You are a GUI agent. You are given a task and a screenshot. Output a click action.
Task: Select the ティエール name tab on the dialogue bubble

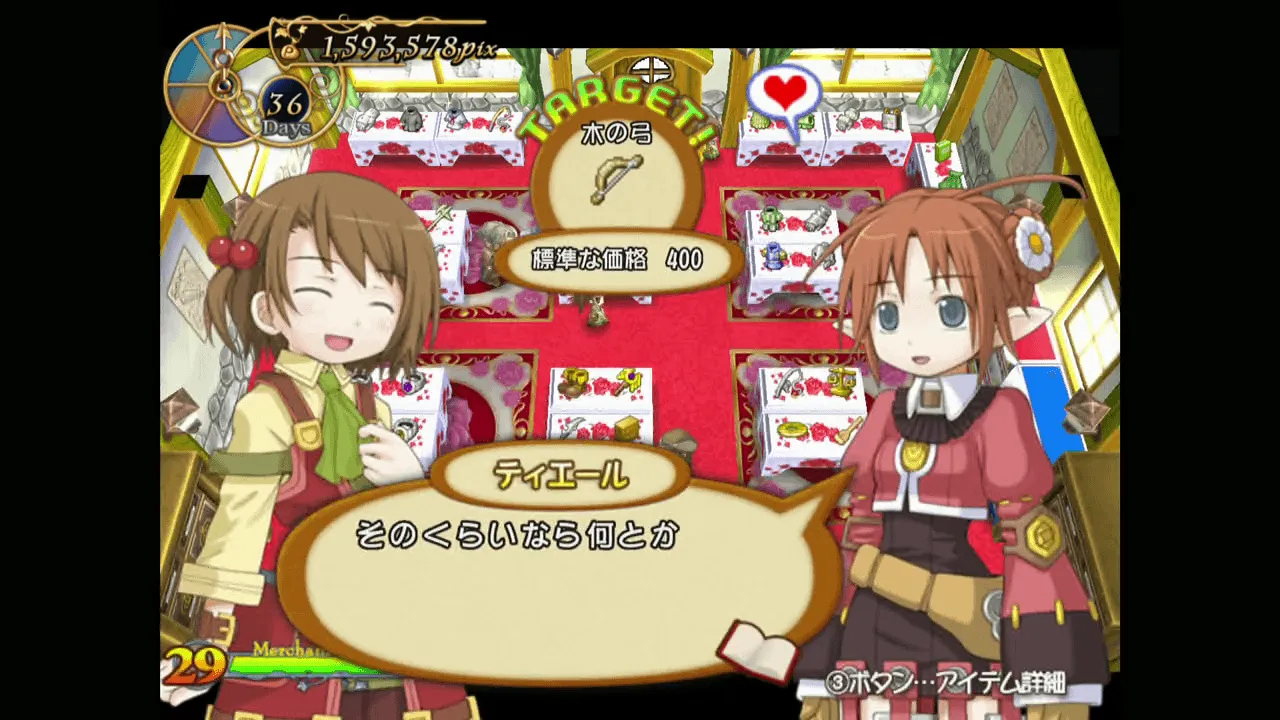(x=560, y=475)
